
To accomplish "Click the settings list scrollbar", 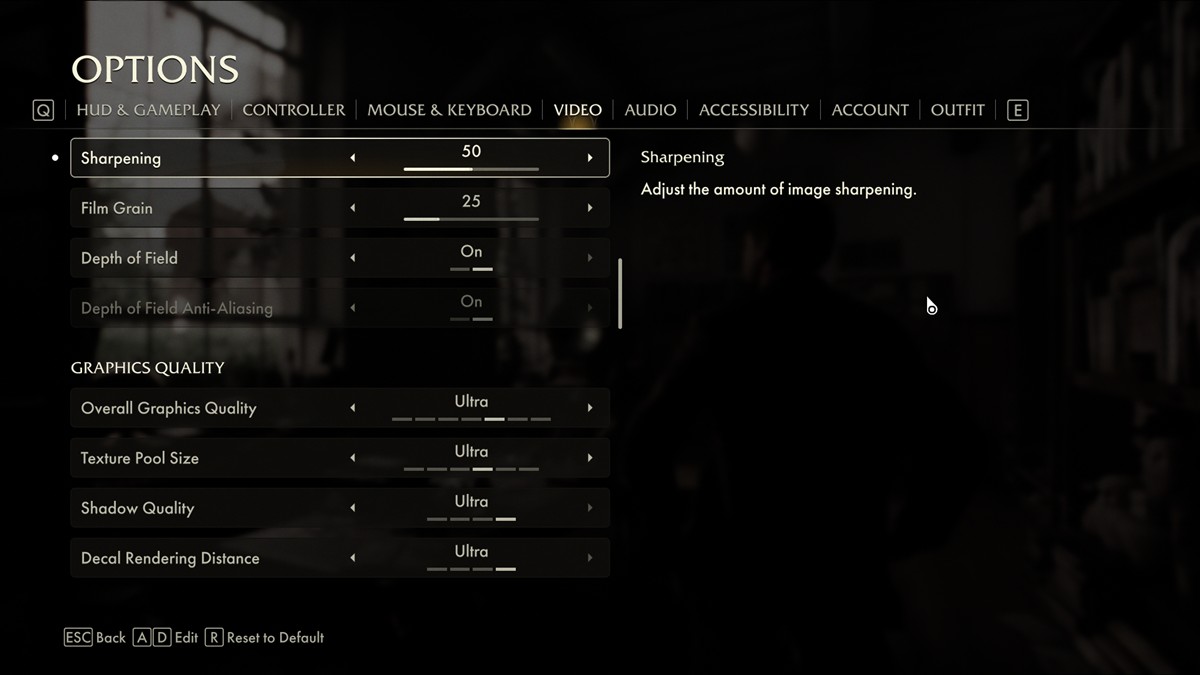I will [x=621, y=293].
